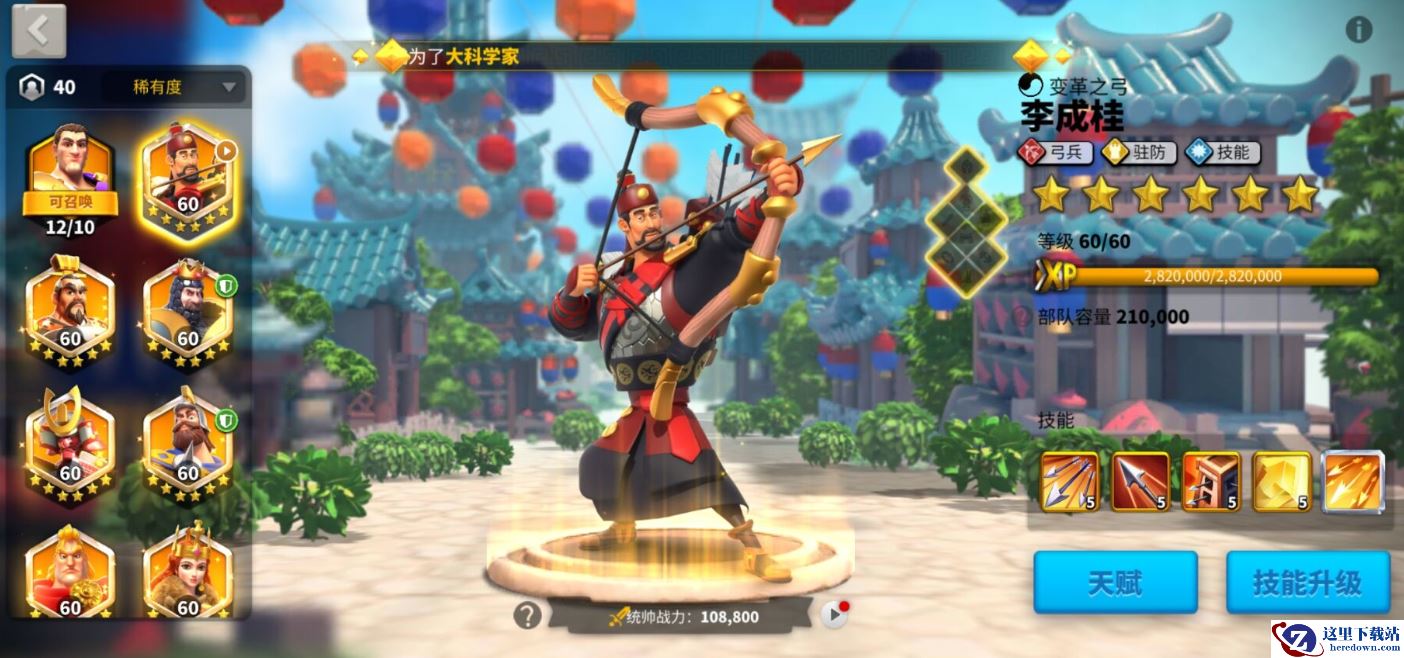Viewport: 1404px width, 658px height.
Task: Go back with the top-left arrow button
Action: pyautogui.click(x=39, y=31)
